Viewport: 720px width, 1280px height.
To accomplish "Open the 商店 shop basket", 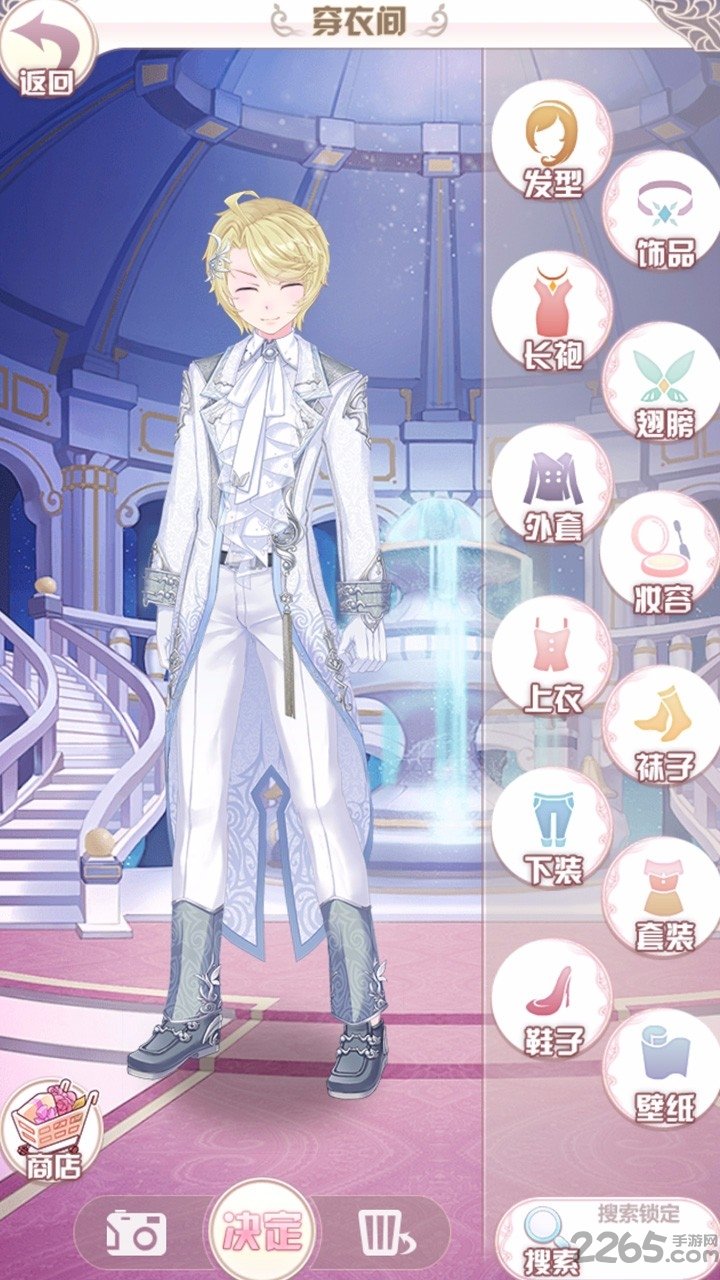I will (x=52, y=1128).
